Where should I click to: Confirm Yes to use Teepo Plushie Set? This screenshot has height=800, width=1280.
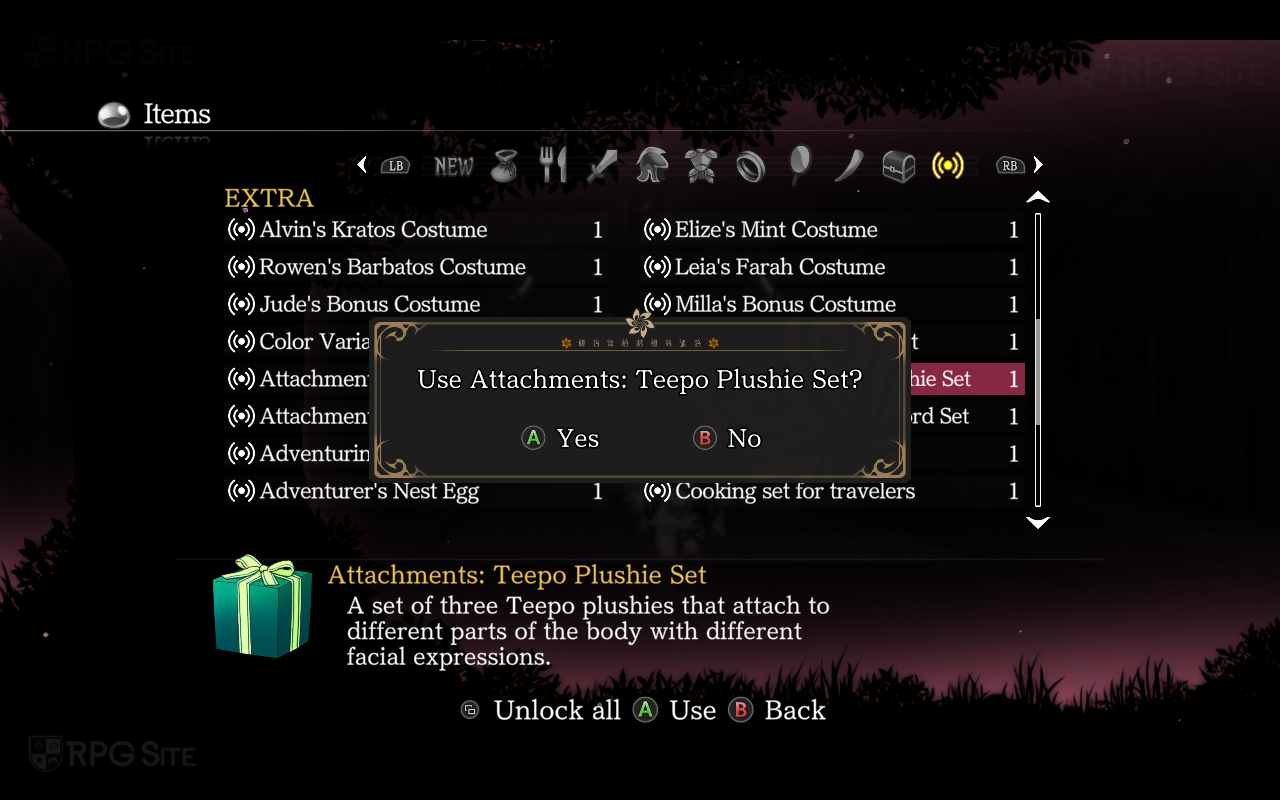pyautogui.click(x=562, y=439)
